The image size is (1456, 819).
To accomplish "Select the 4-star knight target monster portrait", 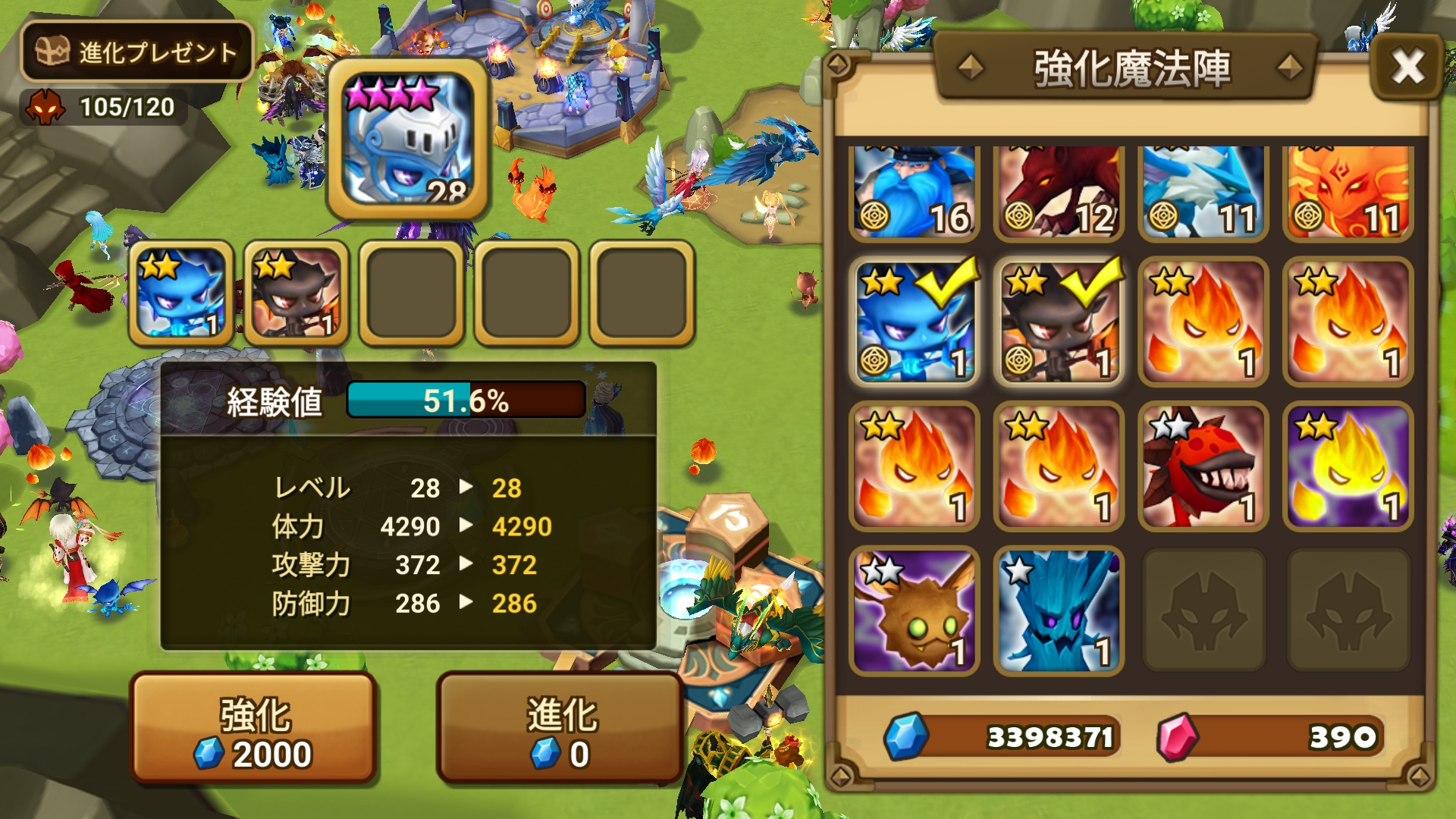I will point(407,140).
